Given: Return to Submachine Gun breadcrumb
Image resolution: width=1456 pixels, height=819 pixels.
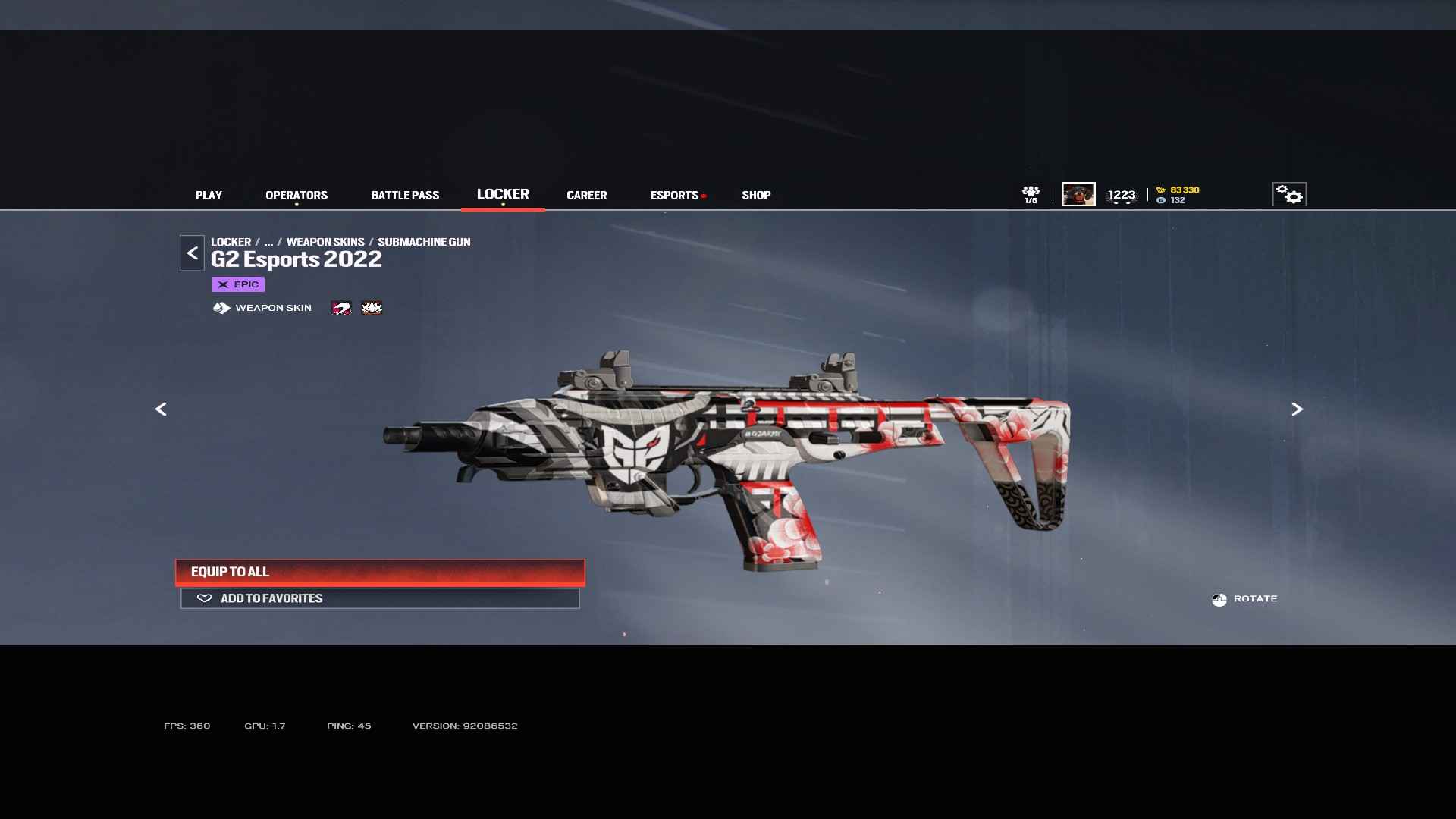Looking at the screenshot, I should pos(424,242).
